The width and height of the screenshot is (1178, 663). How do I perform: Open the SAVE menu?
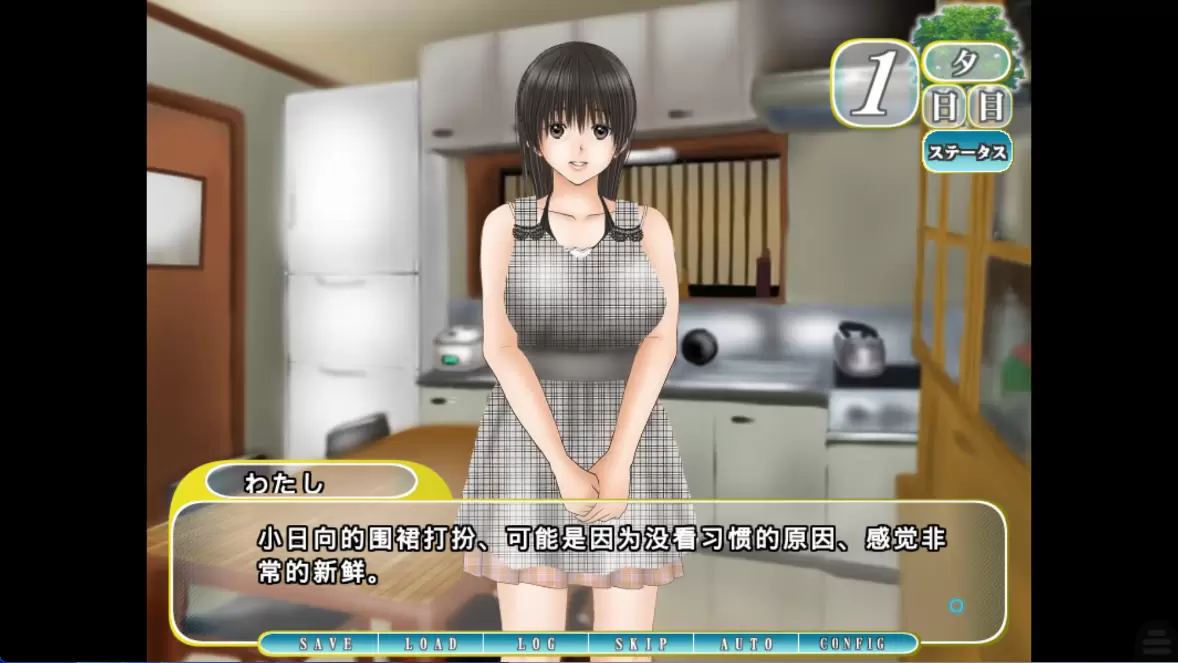click(x=326, y=644)
